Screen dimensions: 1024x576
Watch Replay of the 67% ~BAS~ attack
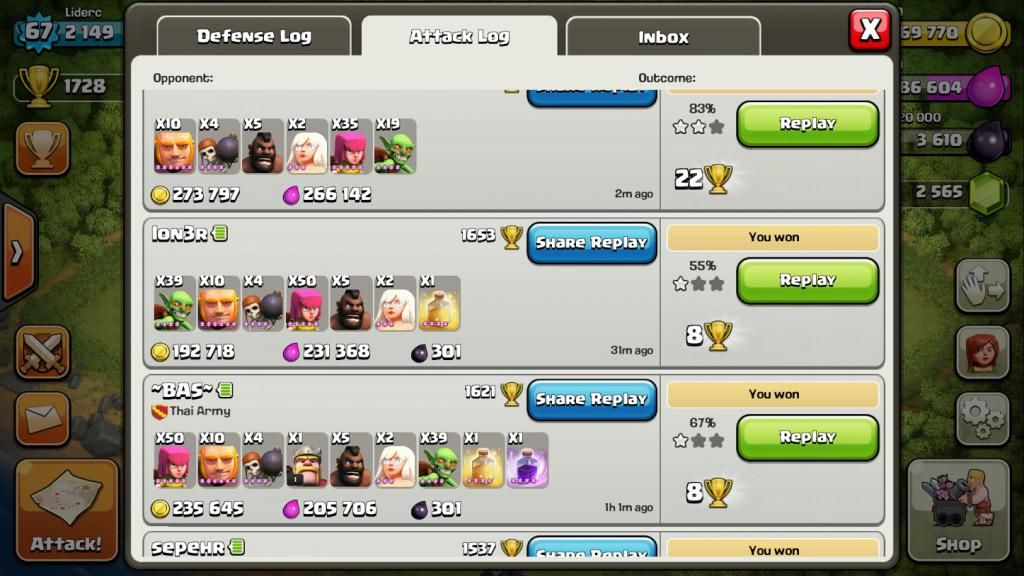[x=807, y=437]
